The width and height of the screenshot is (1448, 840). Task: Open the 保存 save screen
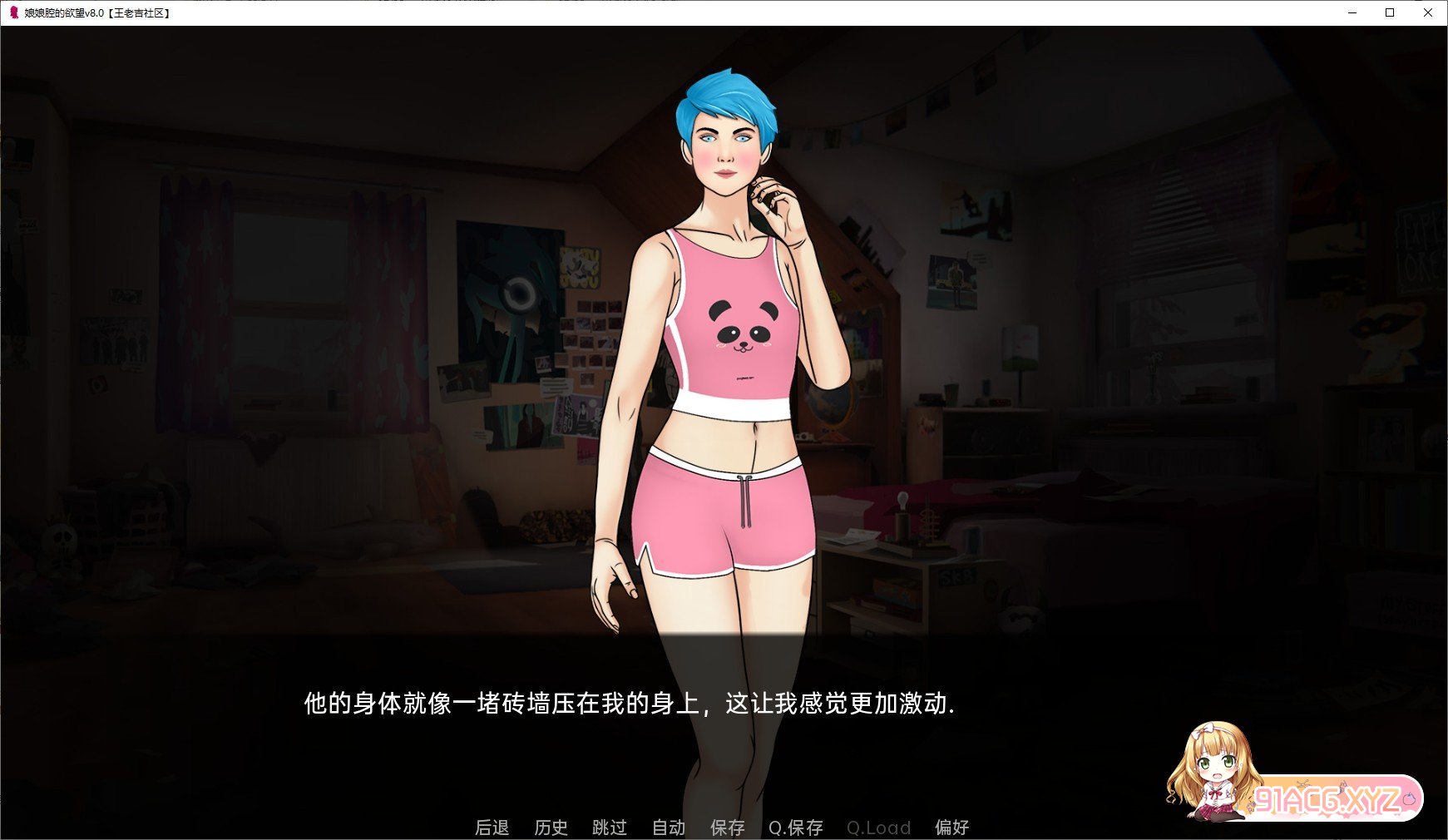[x=728, y=828]
